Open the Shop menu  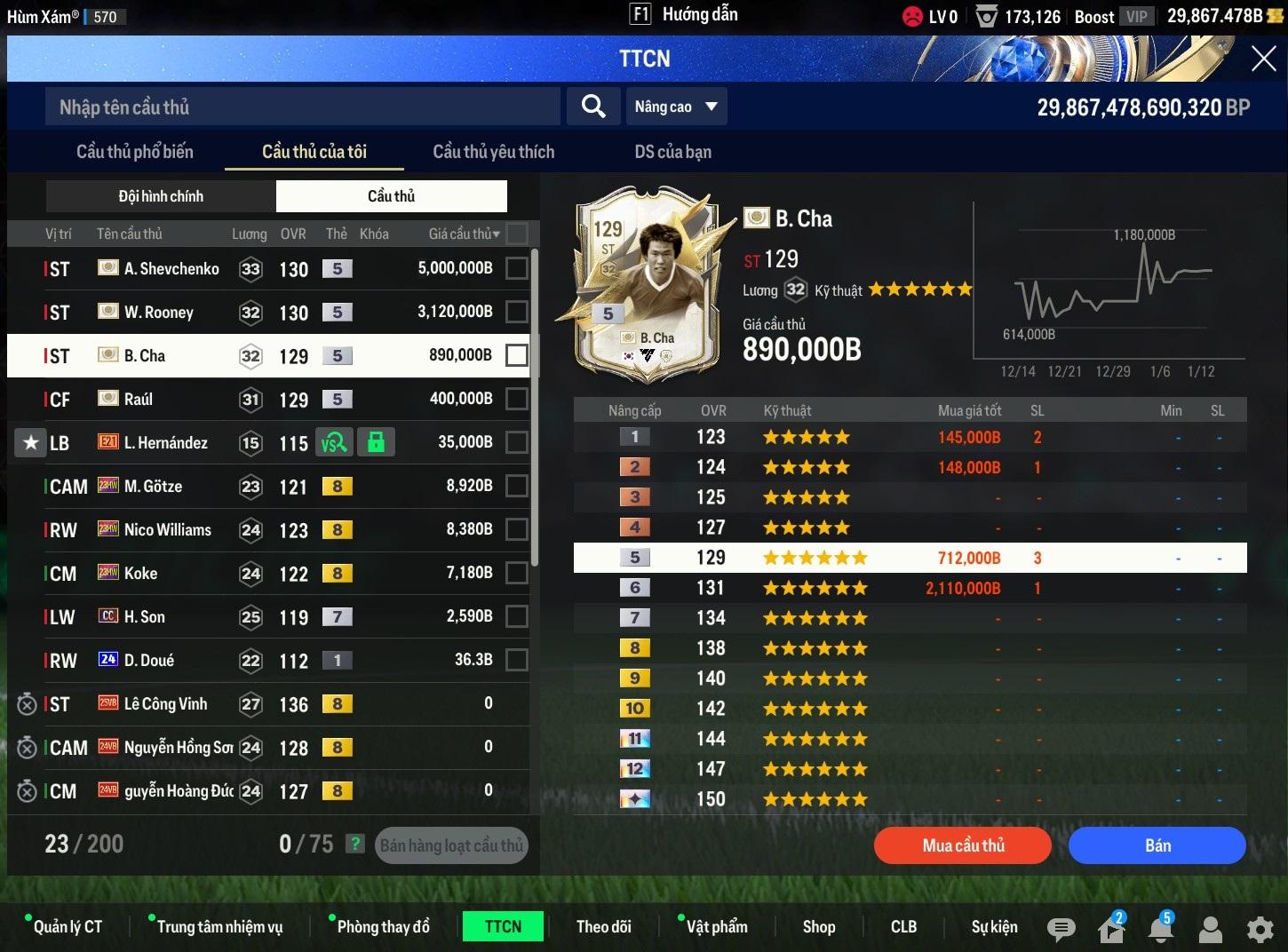point(818,927)
